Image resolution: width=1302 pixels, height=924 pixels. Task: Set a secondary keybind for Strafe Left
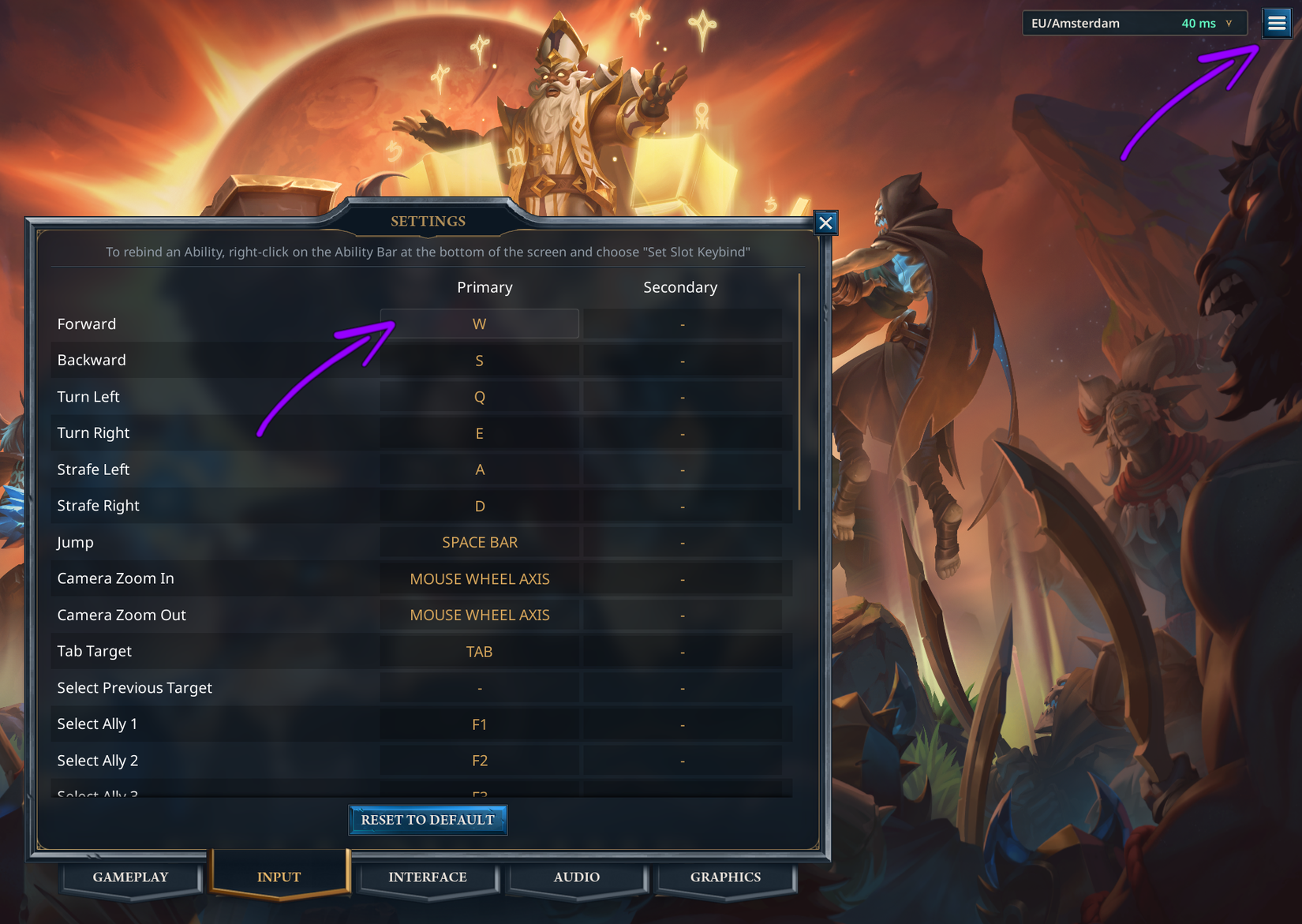(x=682, y=469)
